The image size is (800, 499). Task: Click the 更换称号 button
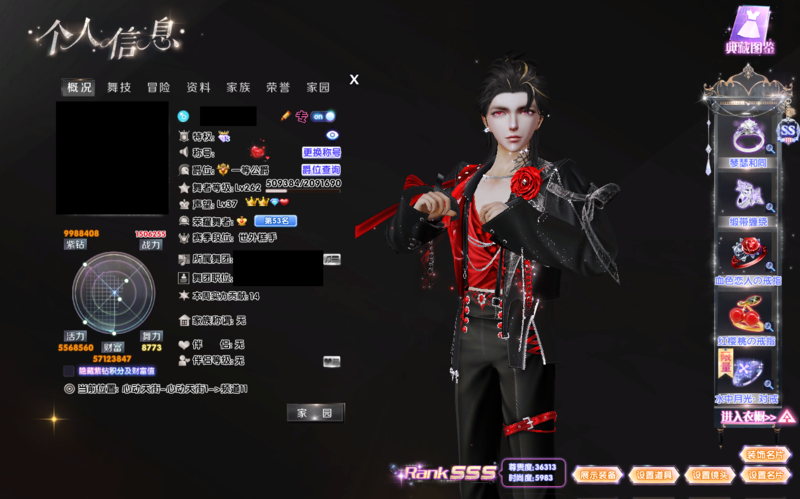321,153
